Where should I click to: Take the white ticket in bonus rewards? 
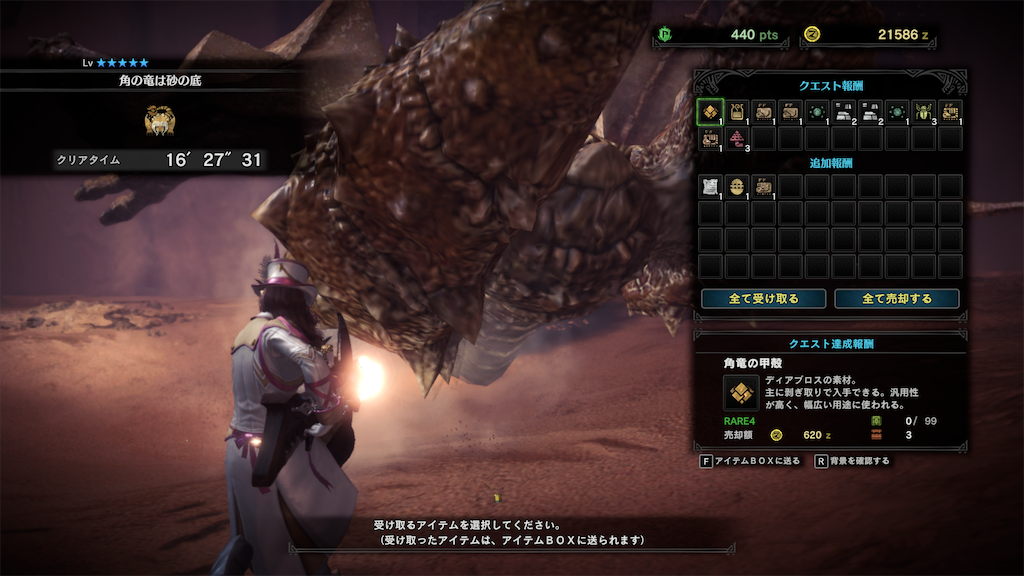[709, 186]
